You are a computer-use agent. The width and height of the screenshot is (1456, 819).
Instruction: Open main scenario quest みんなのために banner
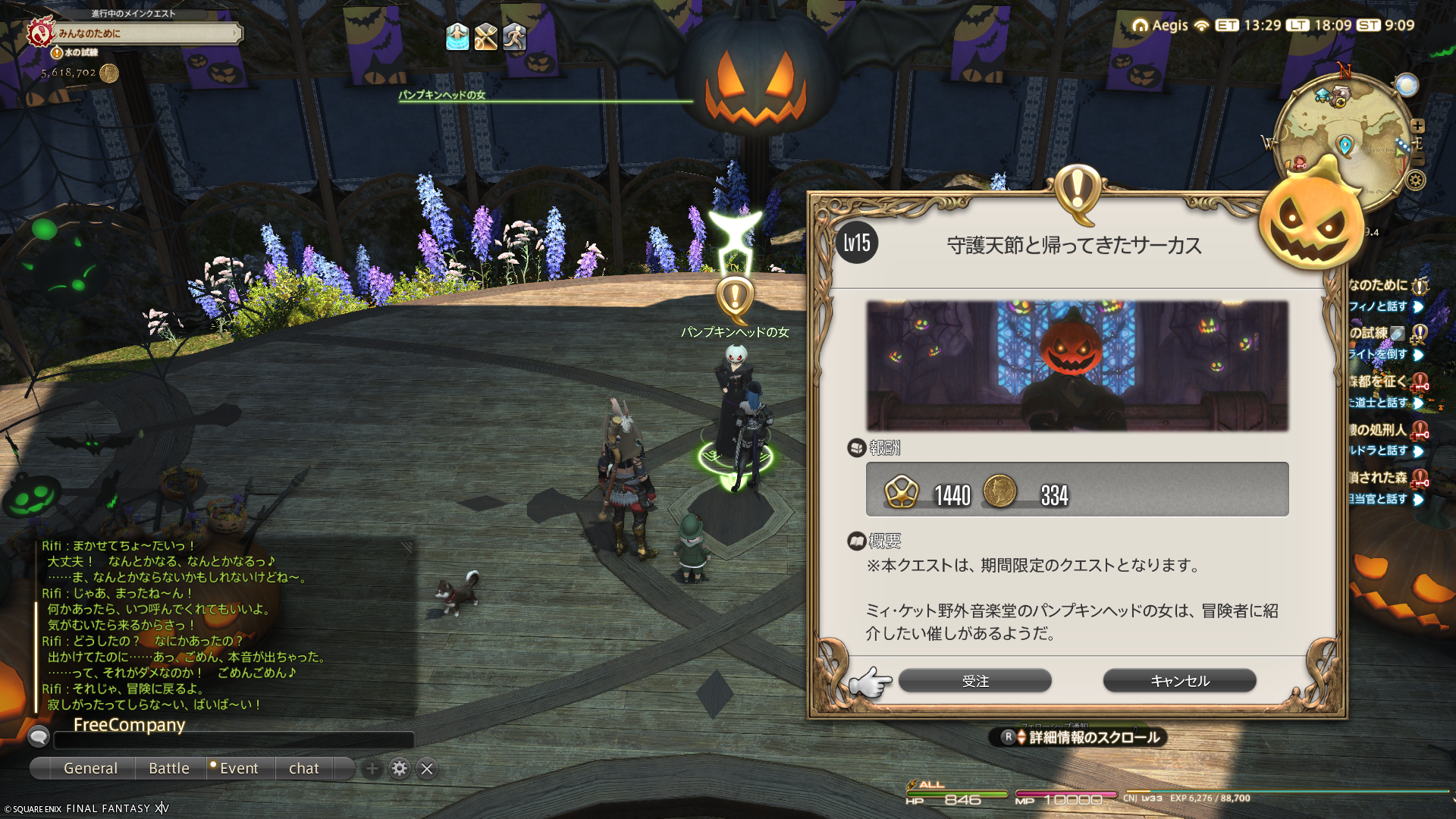[x=144, y=33]
